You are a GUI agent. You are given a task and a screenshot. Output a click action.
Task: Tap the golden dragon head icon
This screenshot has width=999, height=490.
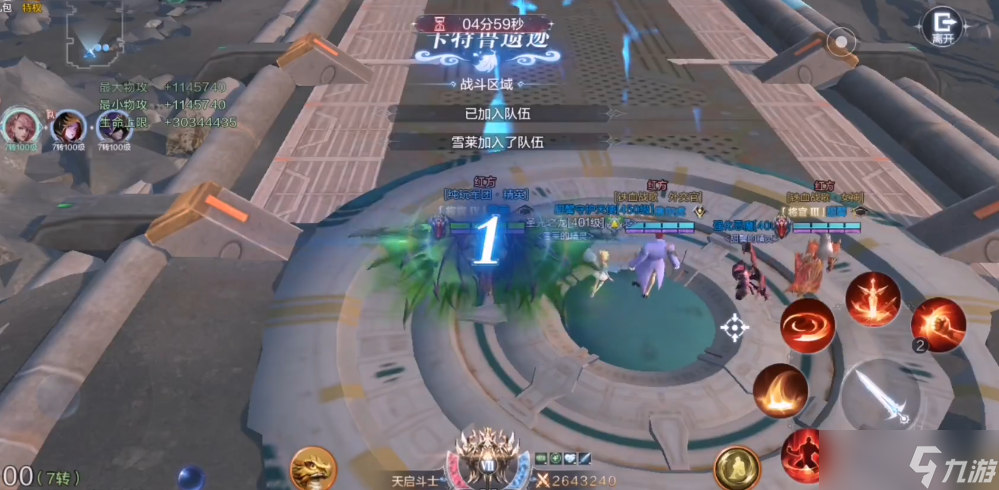pos(313,468)
